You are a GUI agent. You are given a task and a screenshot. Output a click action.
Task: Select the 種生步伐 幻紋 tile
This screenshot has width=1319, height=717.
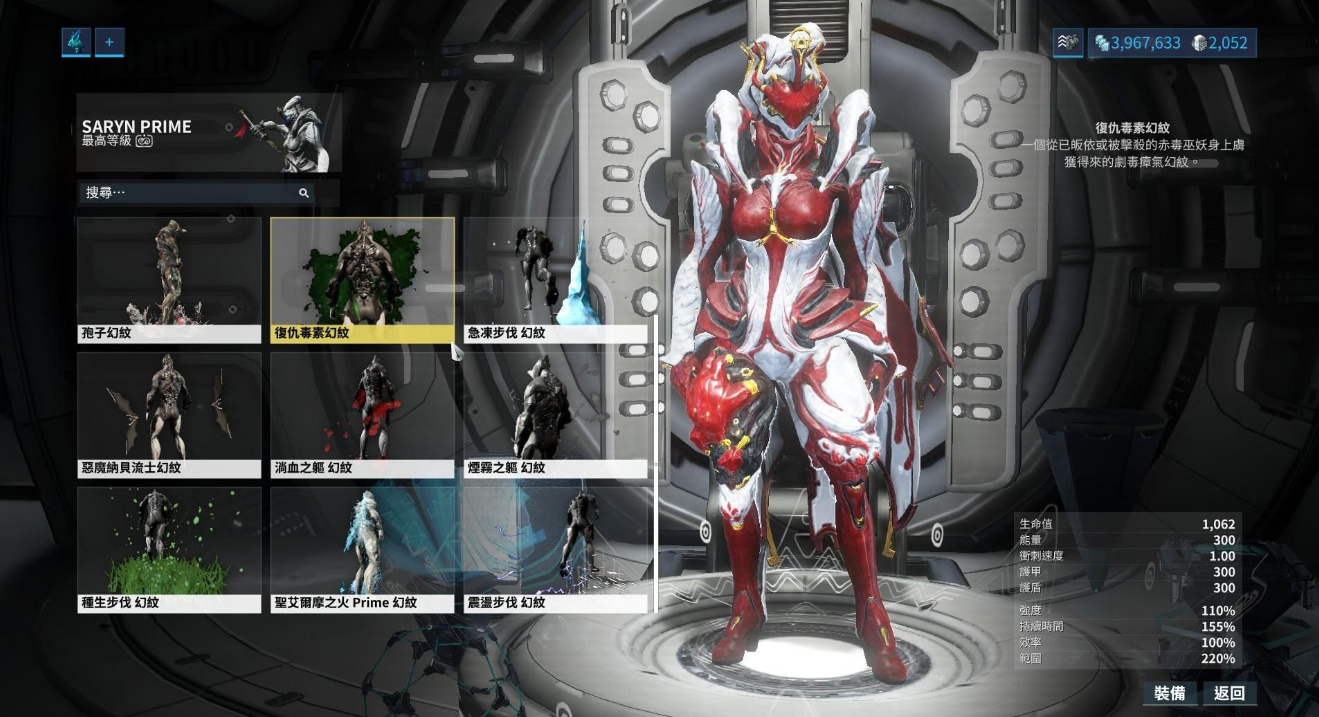coord(169,549)
